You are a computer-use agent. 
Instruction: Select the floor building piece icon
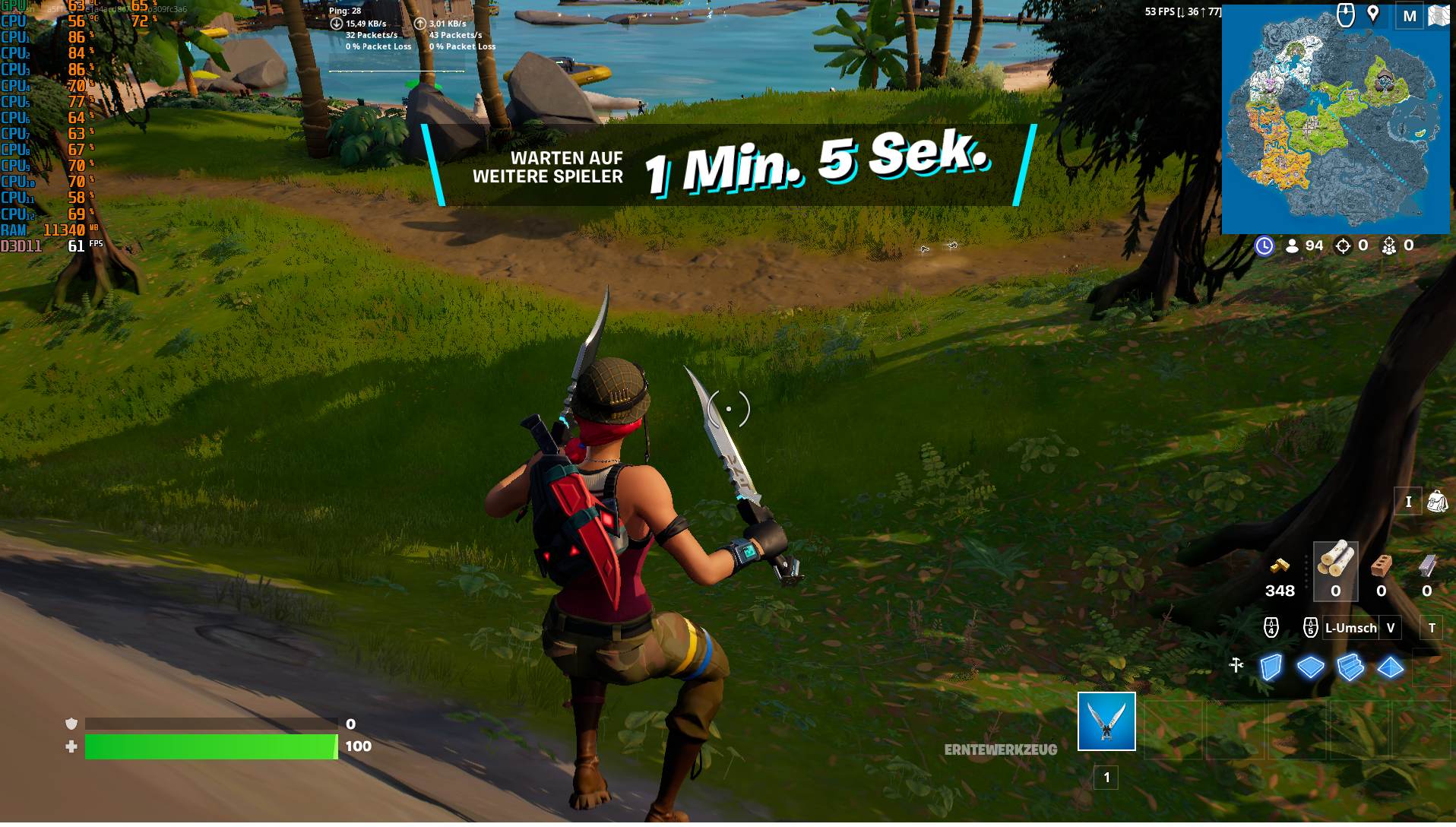click(1309, 667)
